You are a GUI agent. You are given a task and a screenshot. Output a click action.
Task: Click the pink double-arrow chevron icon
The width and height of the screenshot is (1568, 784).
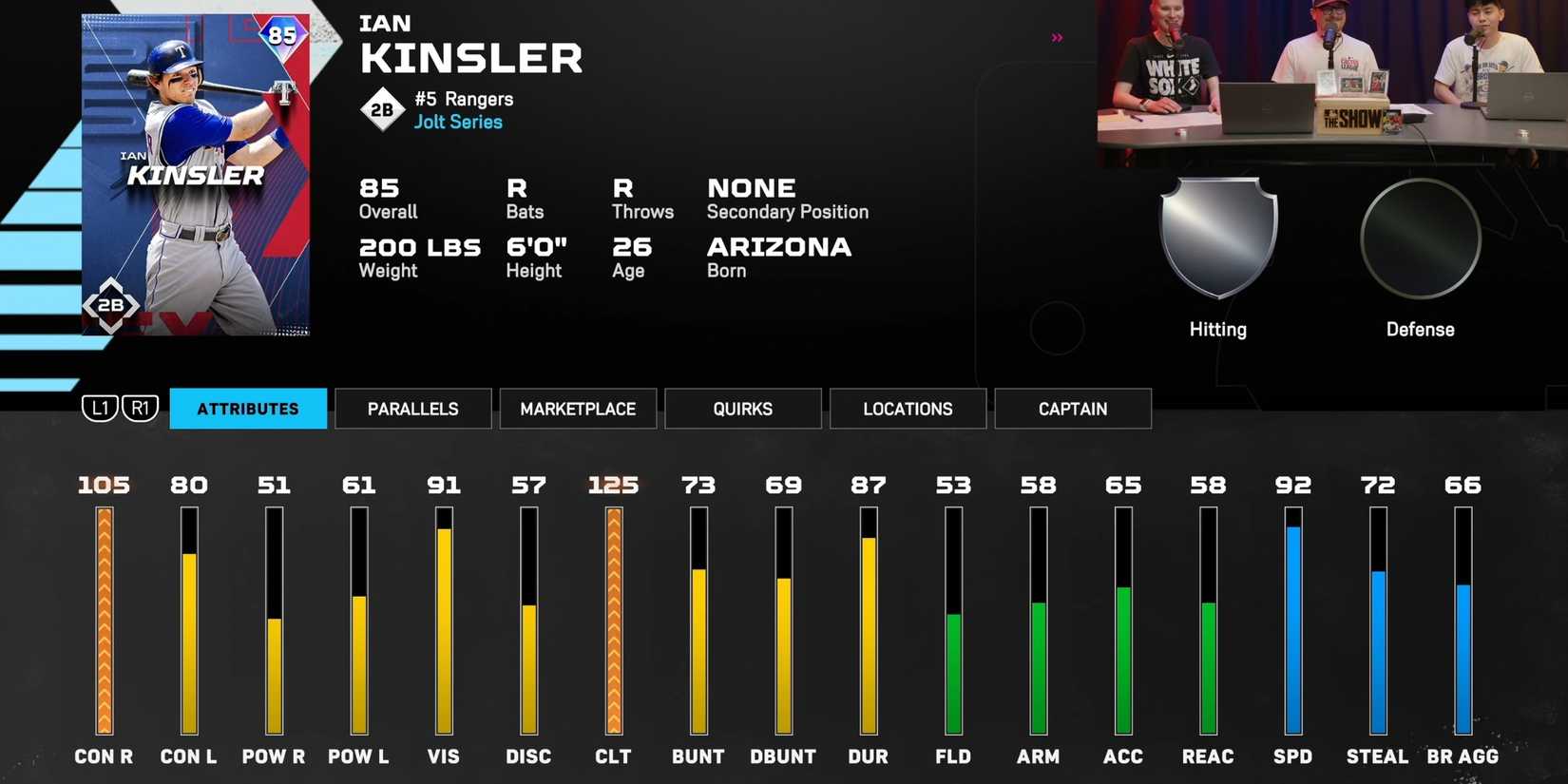tap(1056, 37)
